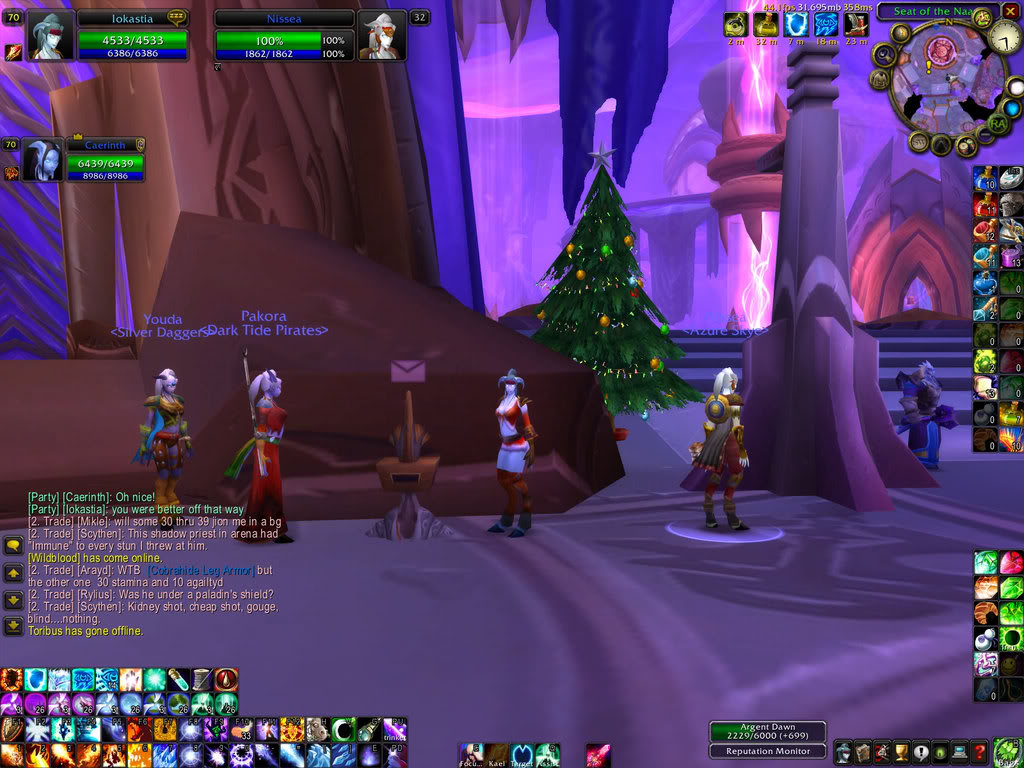
Task: Open the Reputation Monitor button
Action: point(768,751)
